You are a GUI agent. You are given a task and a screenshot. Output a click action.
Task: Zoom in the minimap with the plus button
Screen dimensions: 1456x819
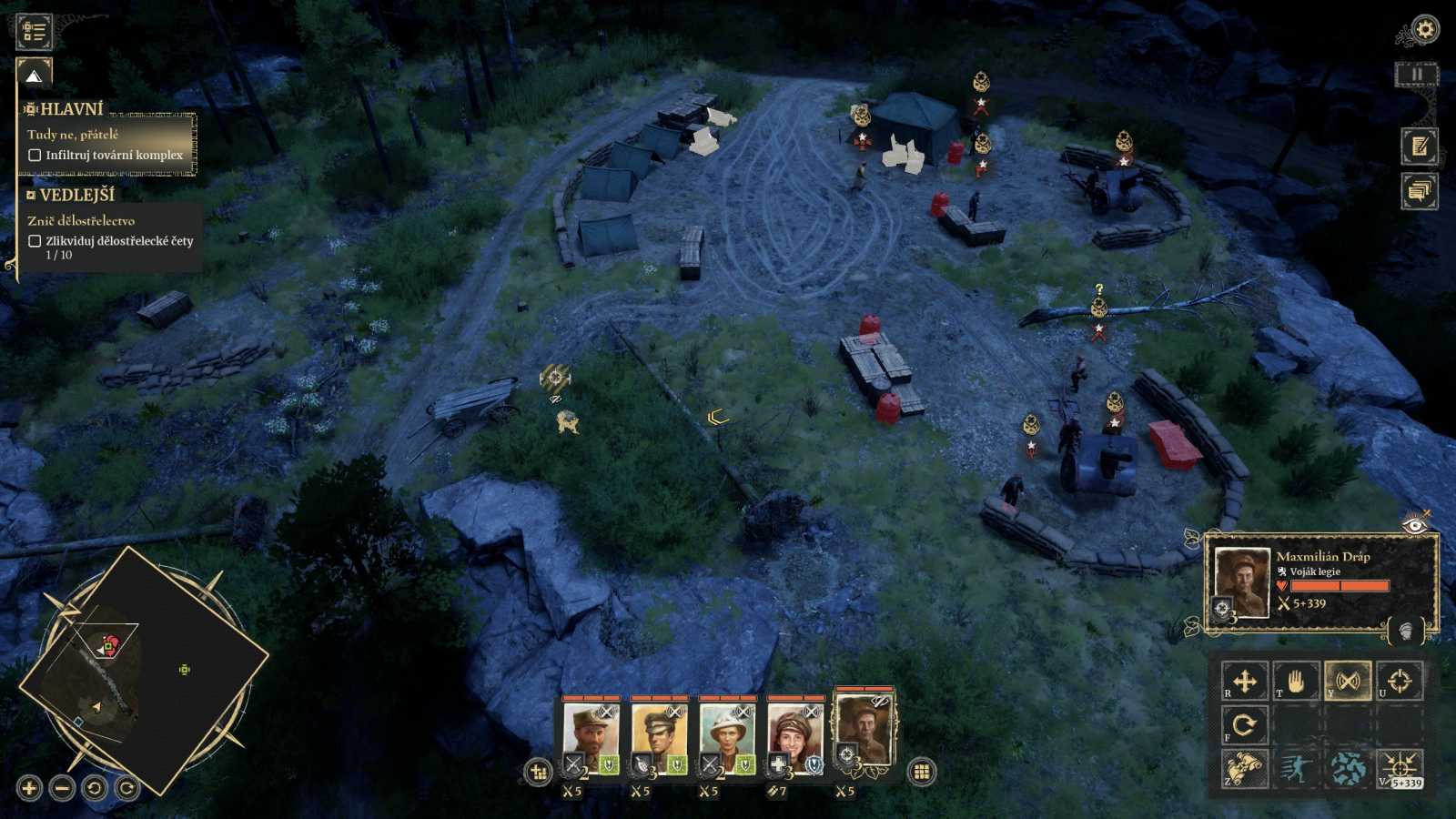click(29, 788)
